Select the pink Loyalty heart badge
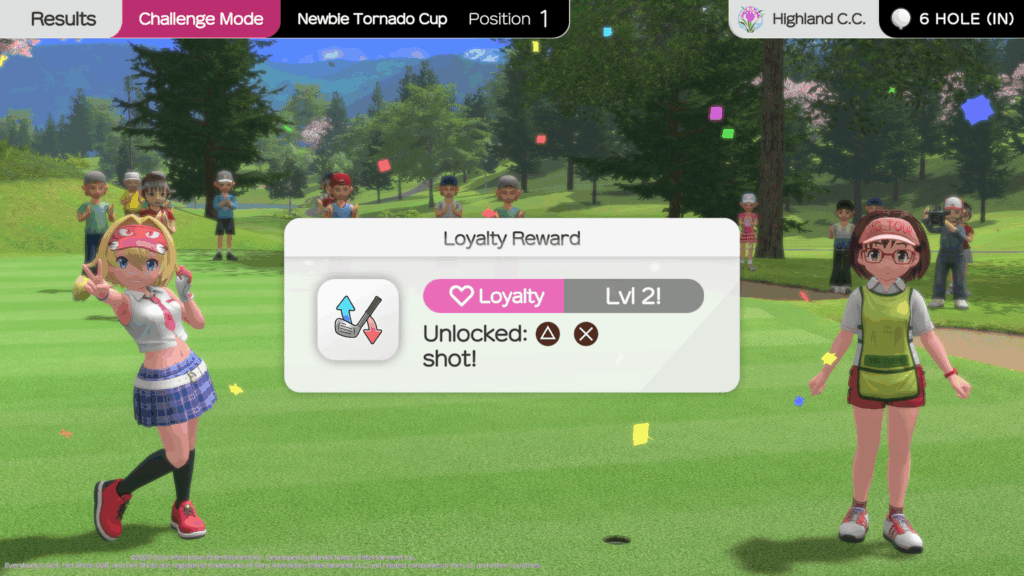 click(495, 296)
